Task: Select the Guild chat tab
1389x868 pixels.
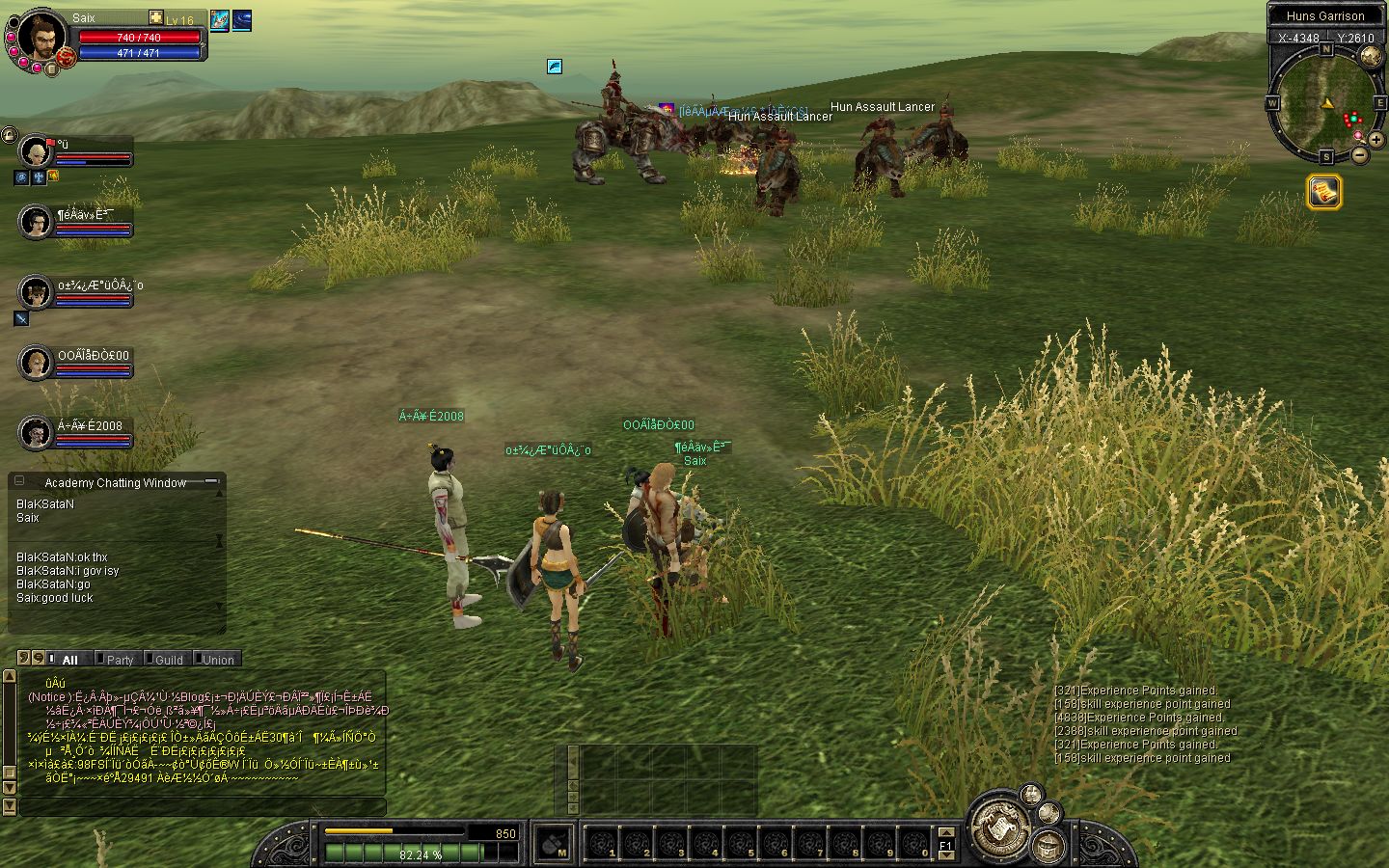Action: pos(168,660)
